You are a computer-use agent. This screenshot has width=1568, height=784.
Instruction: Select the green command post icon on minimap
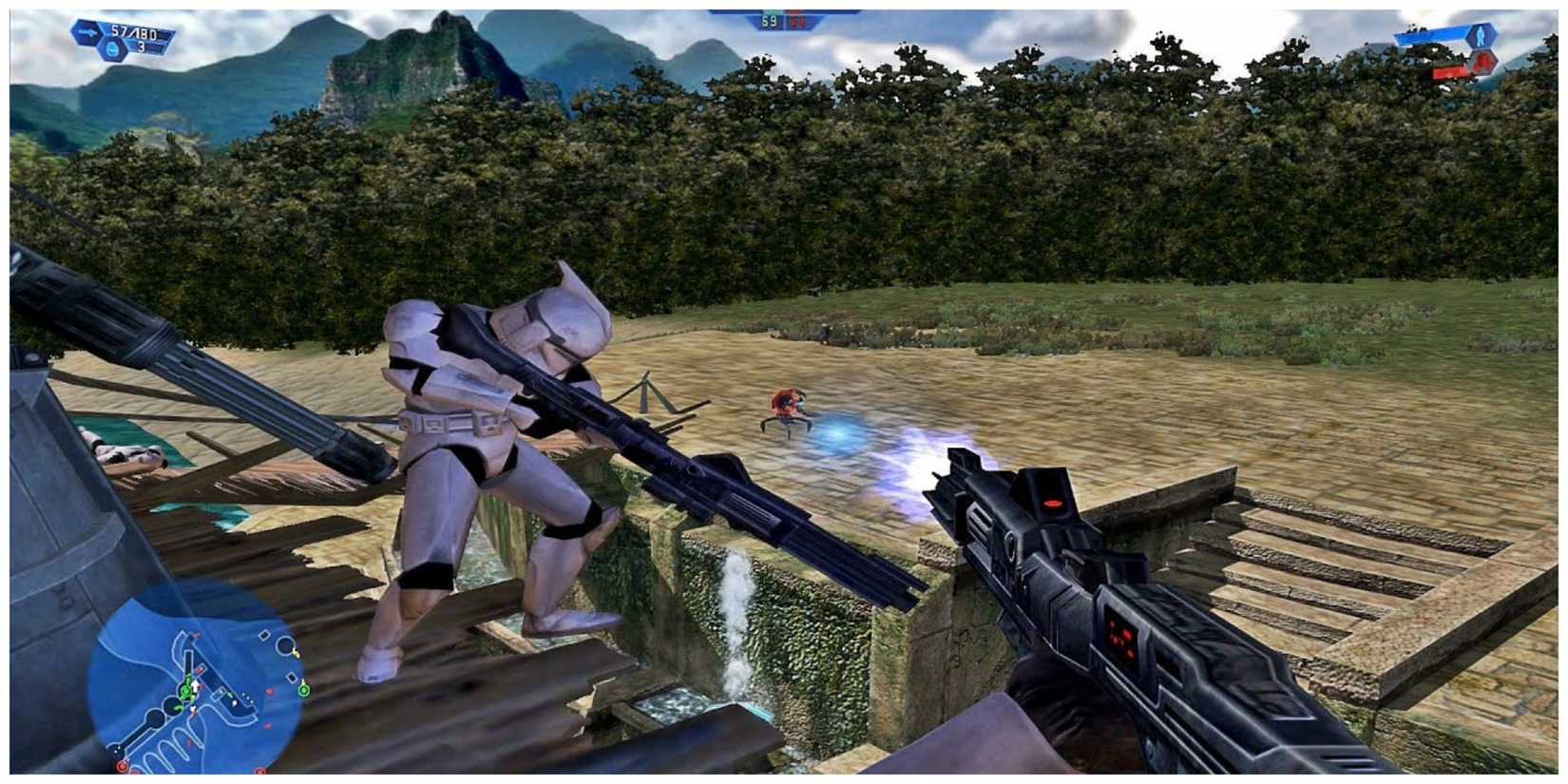click(185, 692)
